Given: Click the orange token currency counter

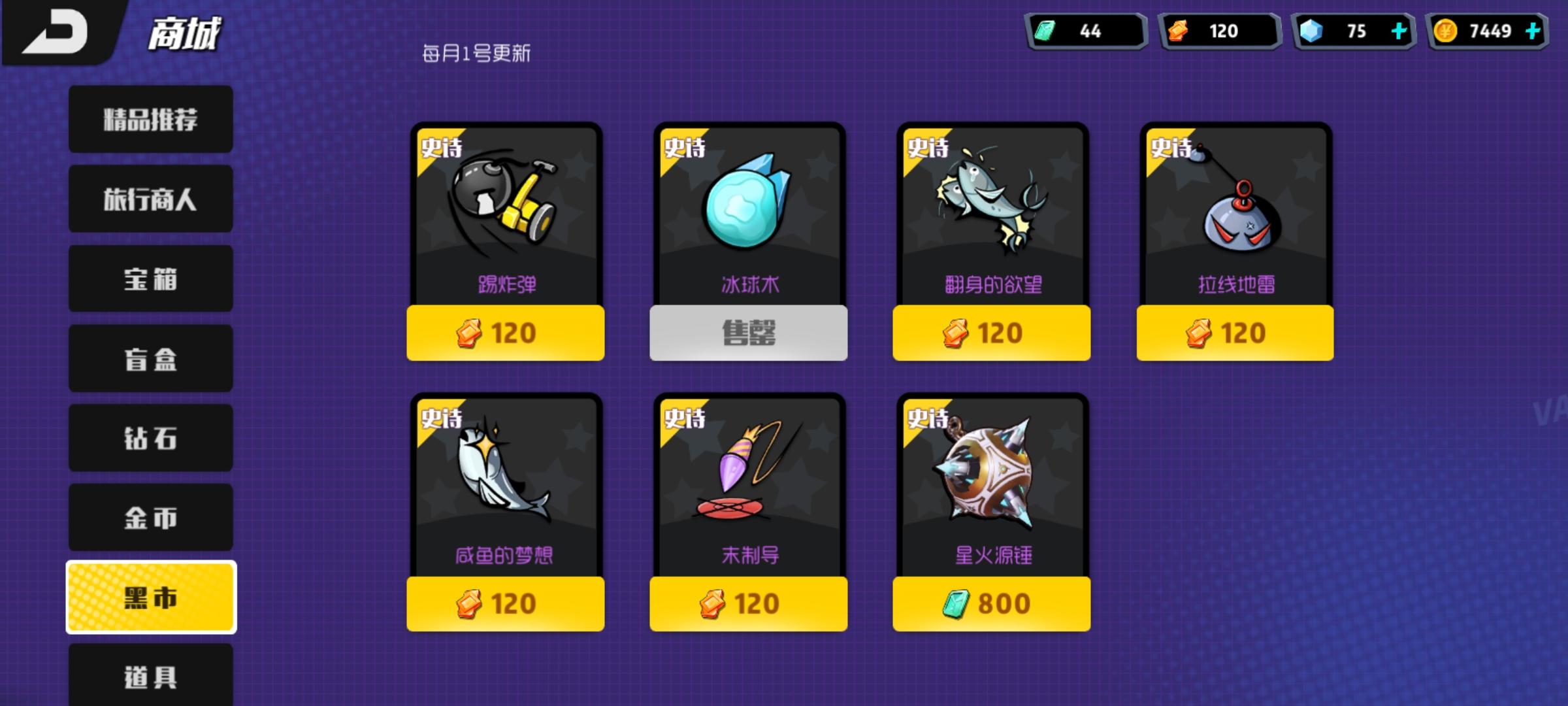Looking at the screenshot, I should [x=1219, y=30].
